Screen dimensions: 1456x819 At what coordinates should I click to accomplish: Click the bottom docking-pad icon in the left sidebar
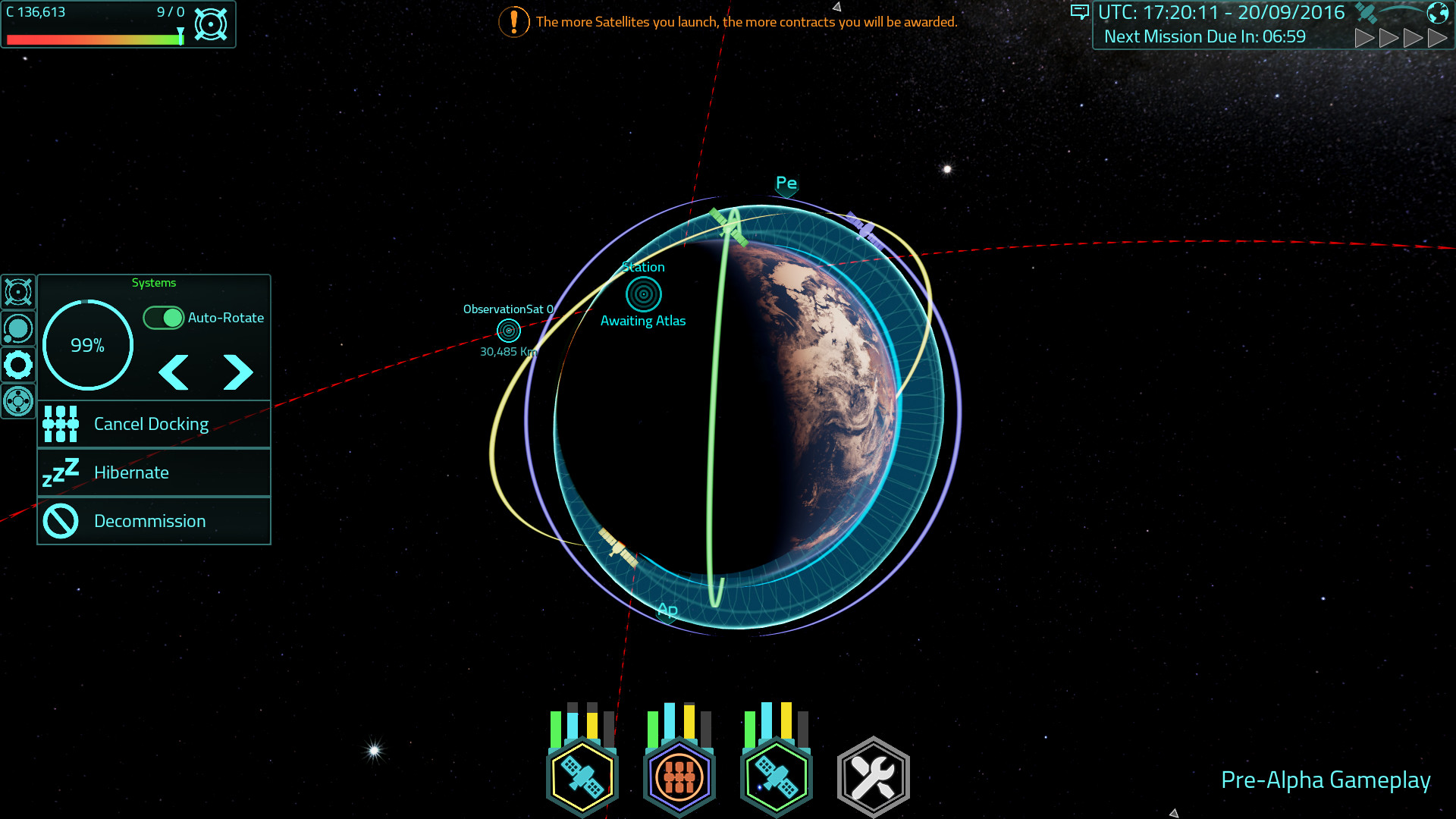17,401
